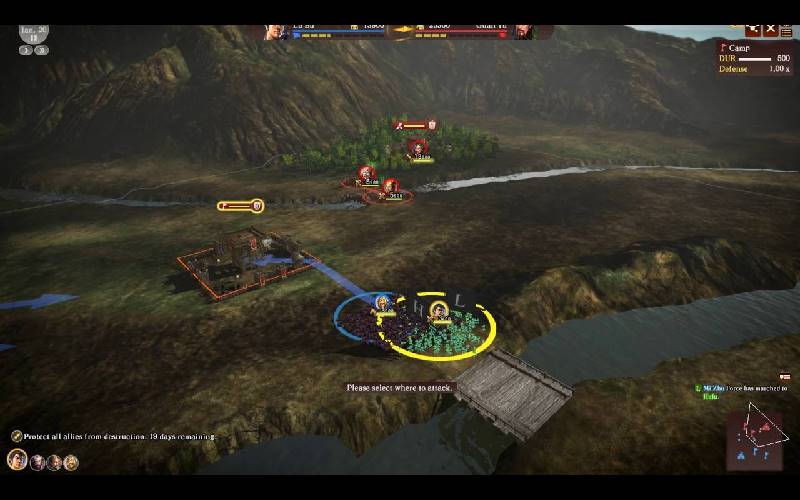The height and width of the screenshot is (500, 800).
Task: Choose the last blonde officer portrait
Action: [71, 462]
